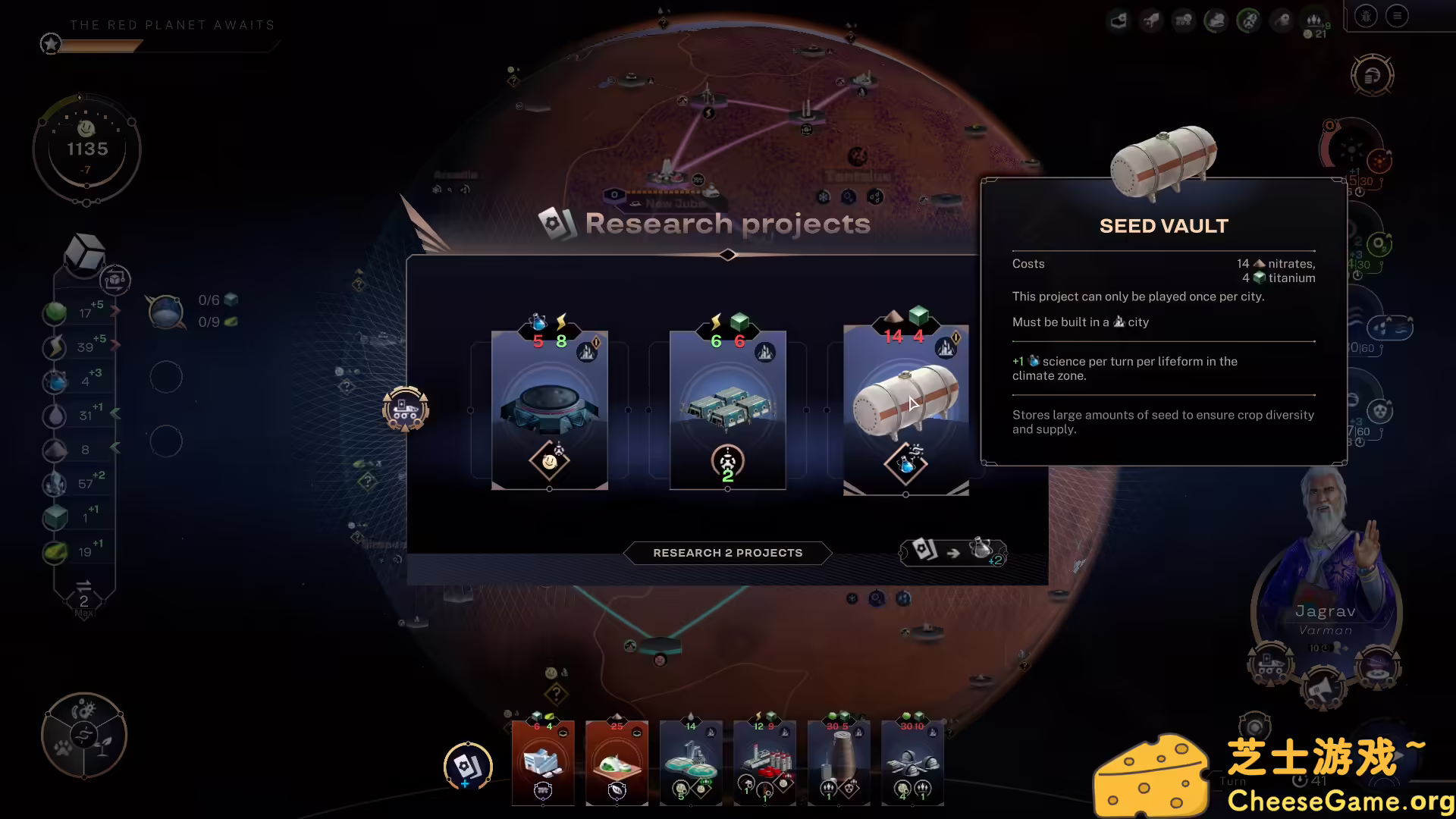Click the oxygen gauge on the right edge
This screenshot has width=1456, height=819.
[1378, 244]
